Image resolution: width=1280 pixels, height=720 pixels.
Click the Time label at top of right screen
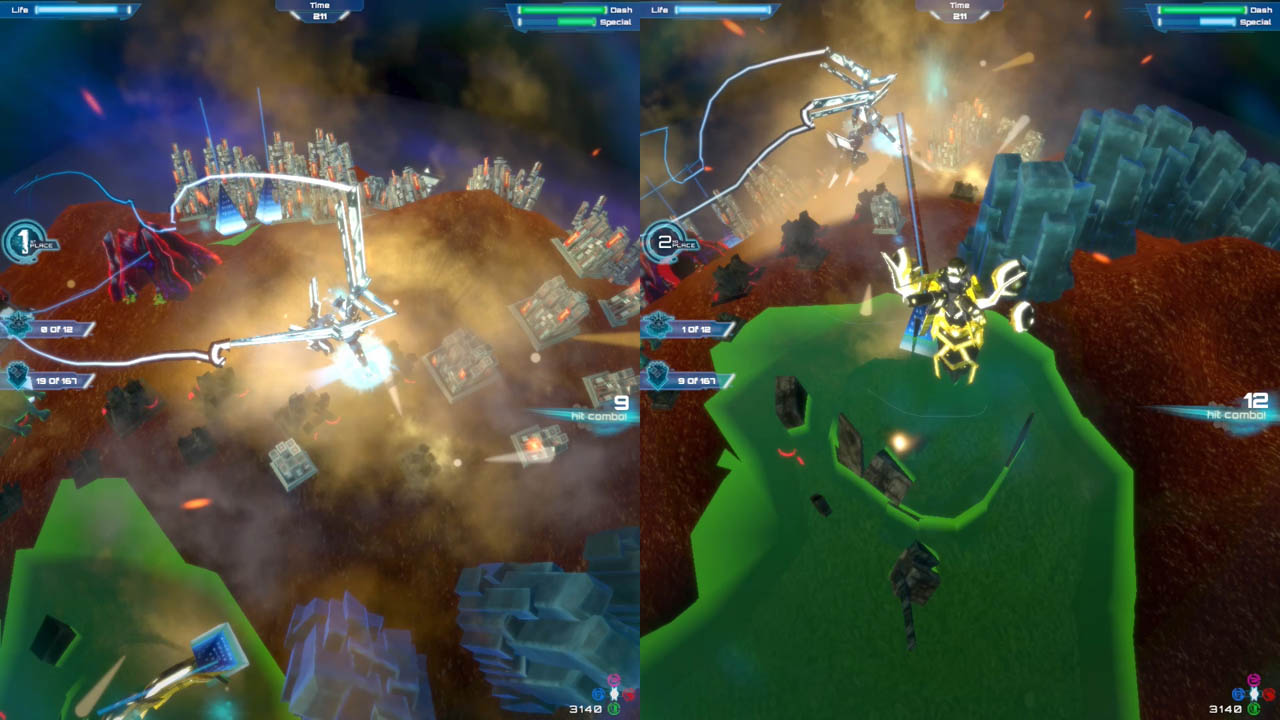pyautogui.click(x=960, y=4)
